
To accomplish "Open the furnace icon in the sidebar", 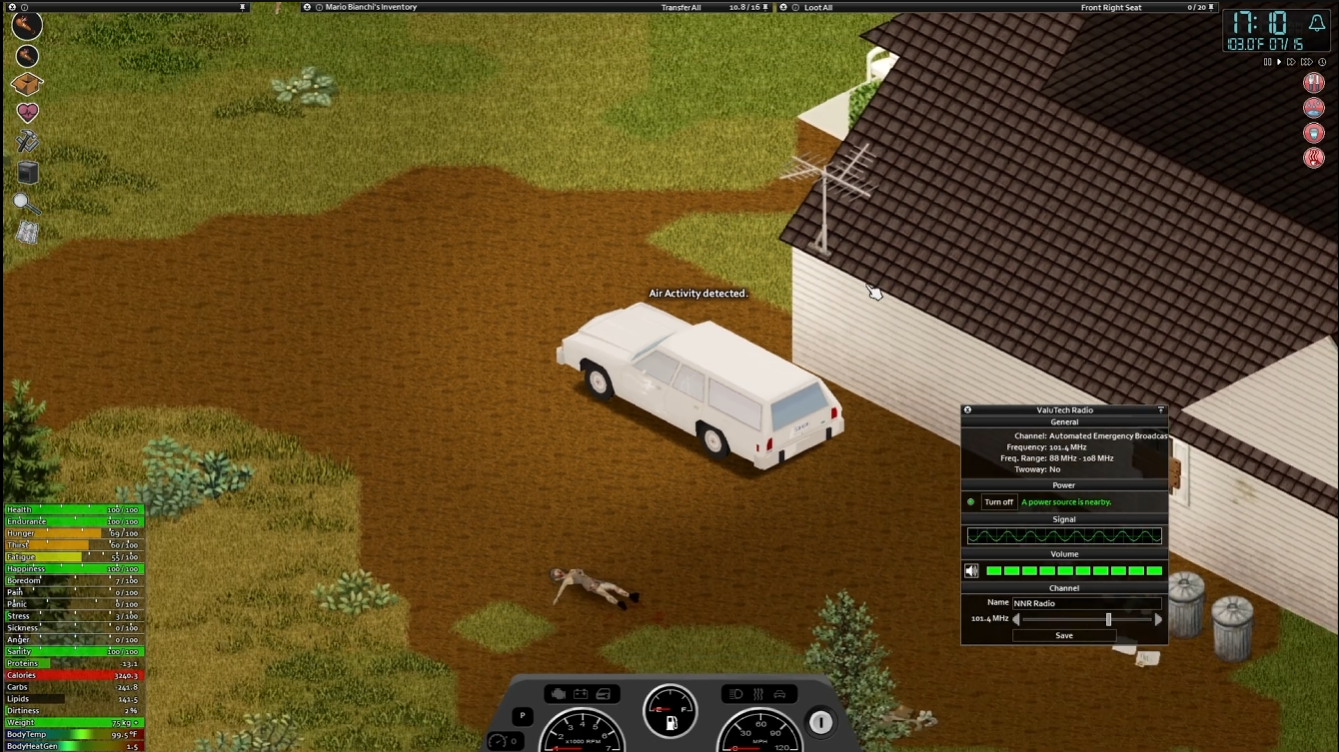I will [27, 171].
